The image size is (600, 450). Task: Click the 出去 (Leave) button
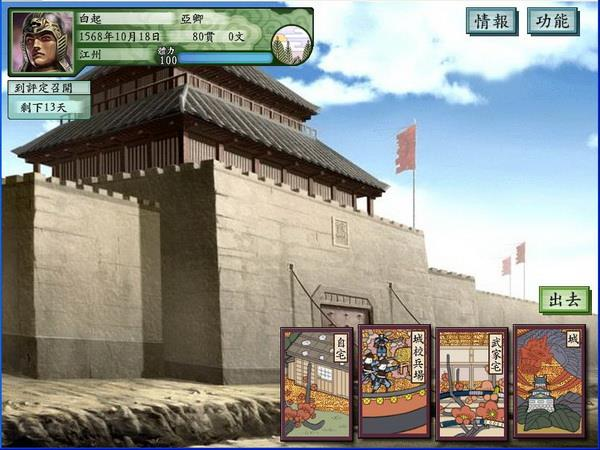[x=564, y=299]
